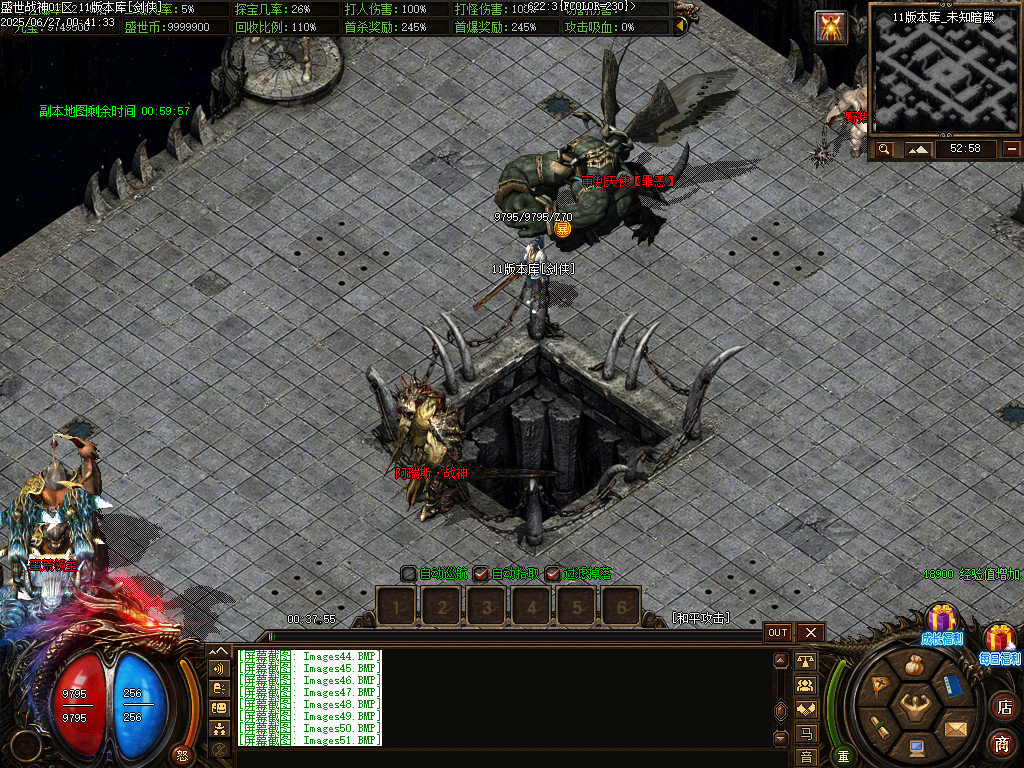Open character panel with the flexing figure

915,707
